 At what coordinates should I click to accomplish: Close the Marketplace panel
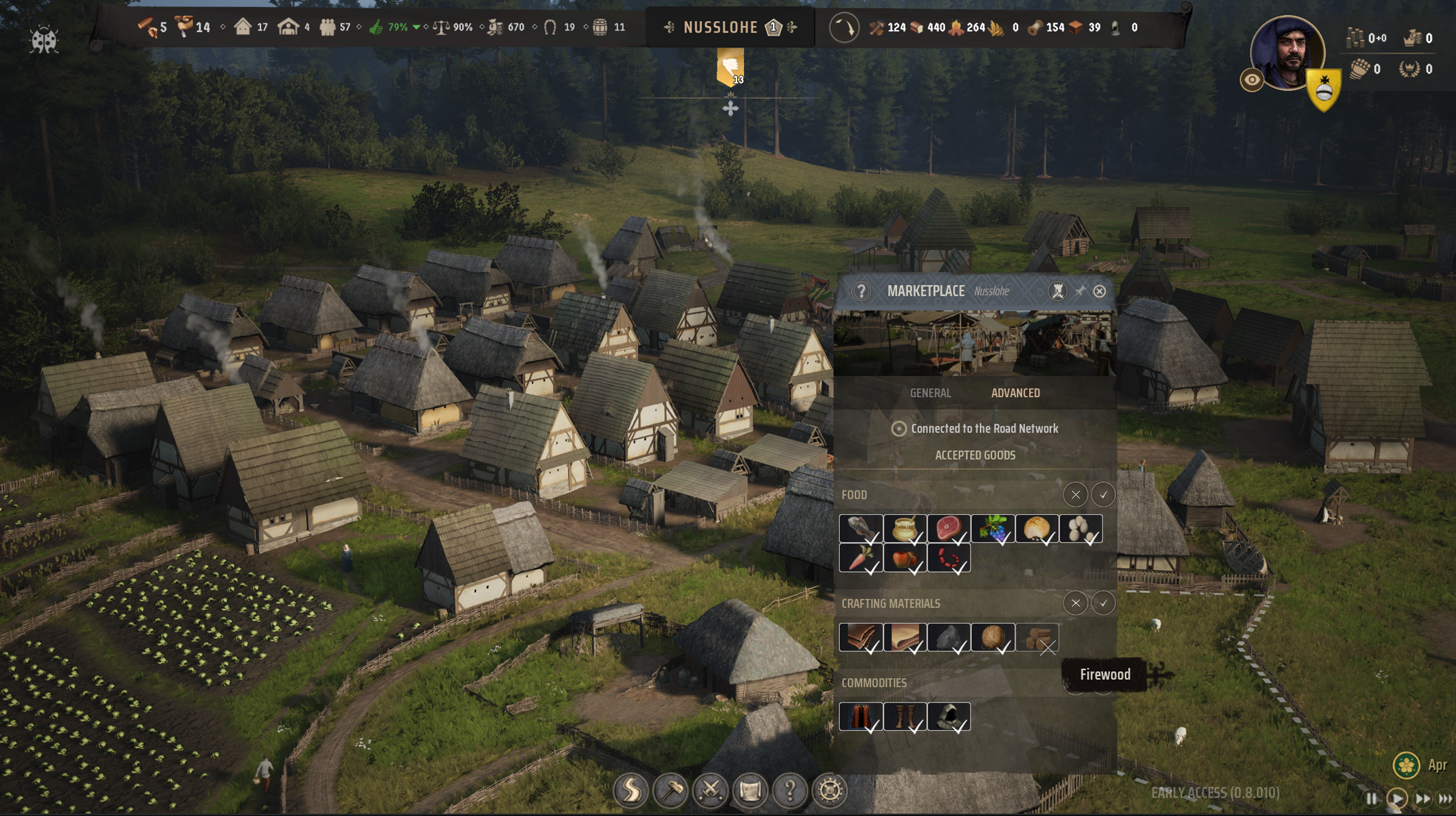pos(1099,291)
